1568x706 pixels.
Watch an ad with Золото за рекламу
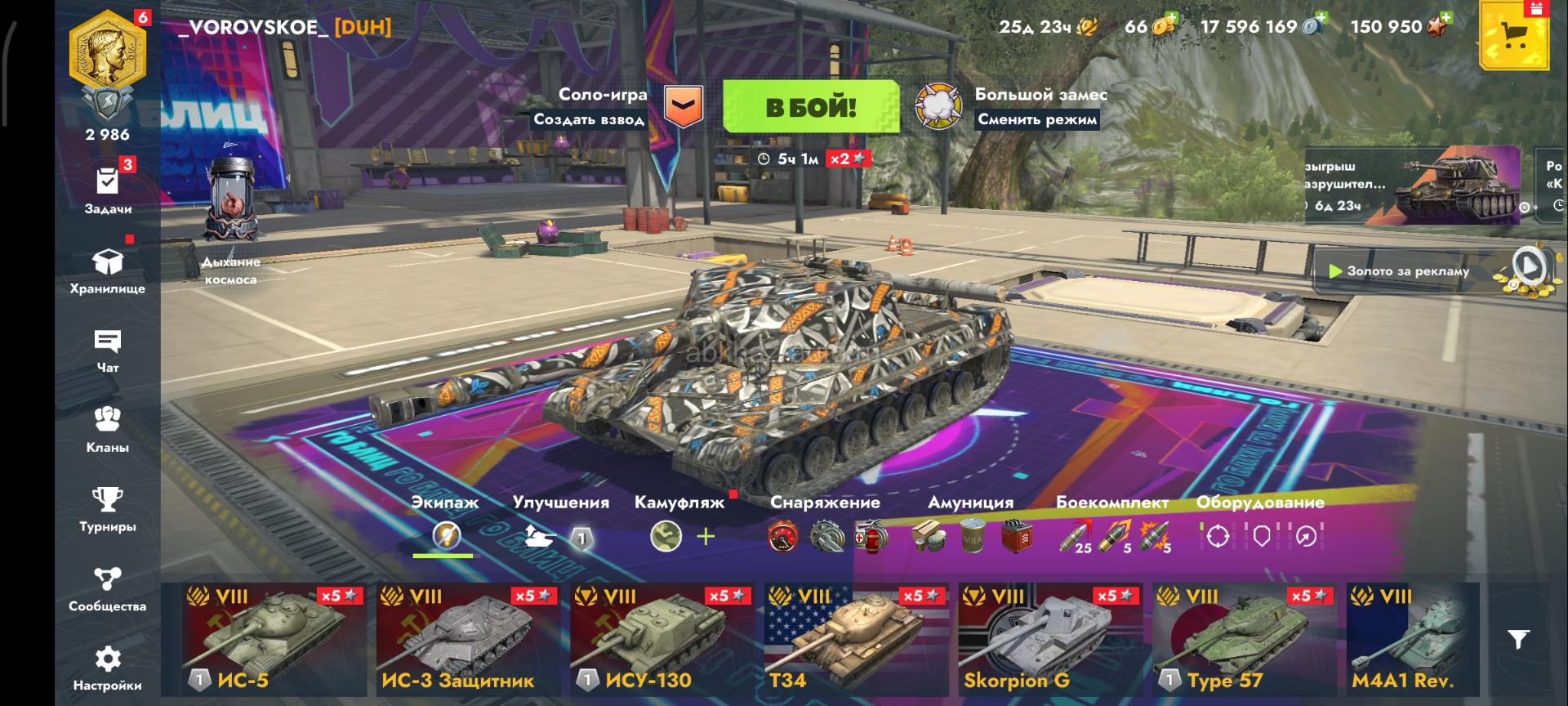coord(1407,271)
